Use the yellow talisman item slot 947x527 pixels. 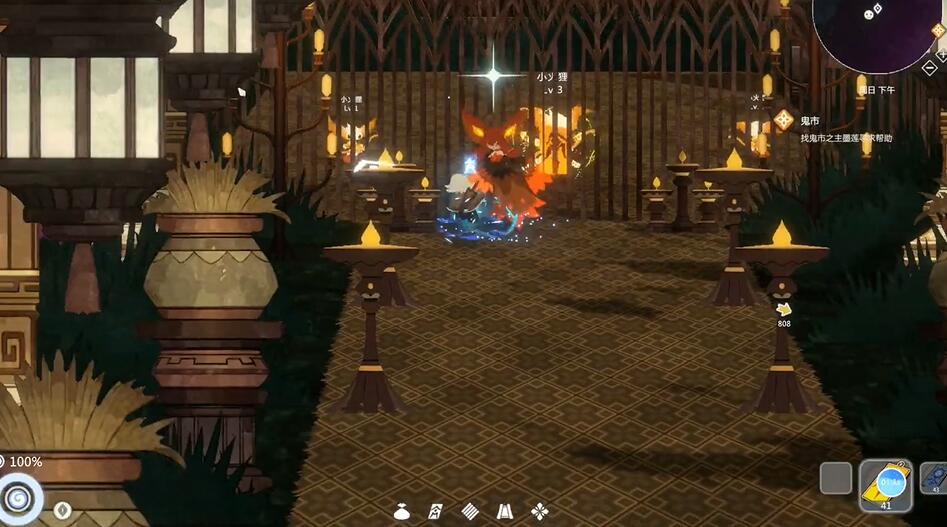[x=885, y=485]
